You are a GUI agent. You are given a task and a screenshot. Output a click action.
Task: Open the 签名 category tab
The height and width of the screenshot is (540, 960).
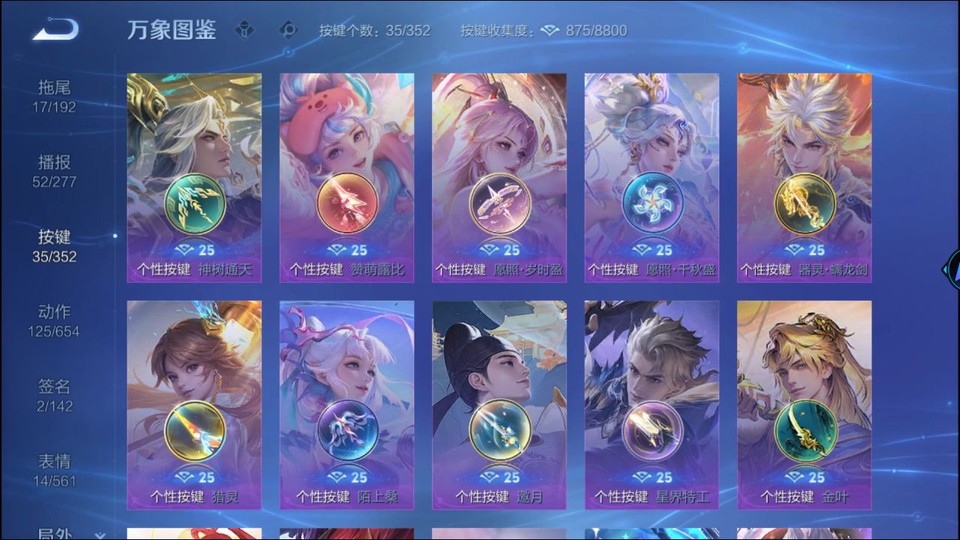point(54,395)
